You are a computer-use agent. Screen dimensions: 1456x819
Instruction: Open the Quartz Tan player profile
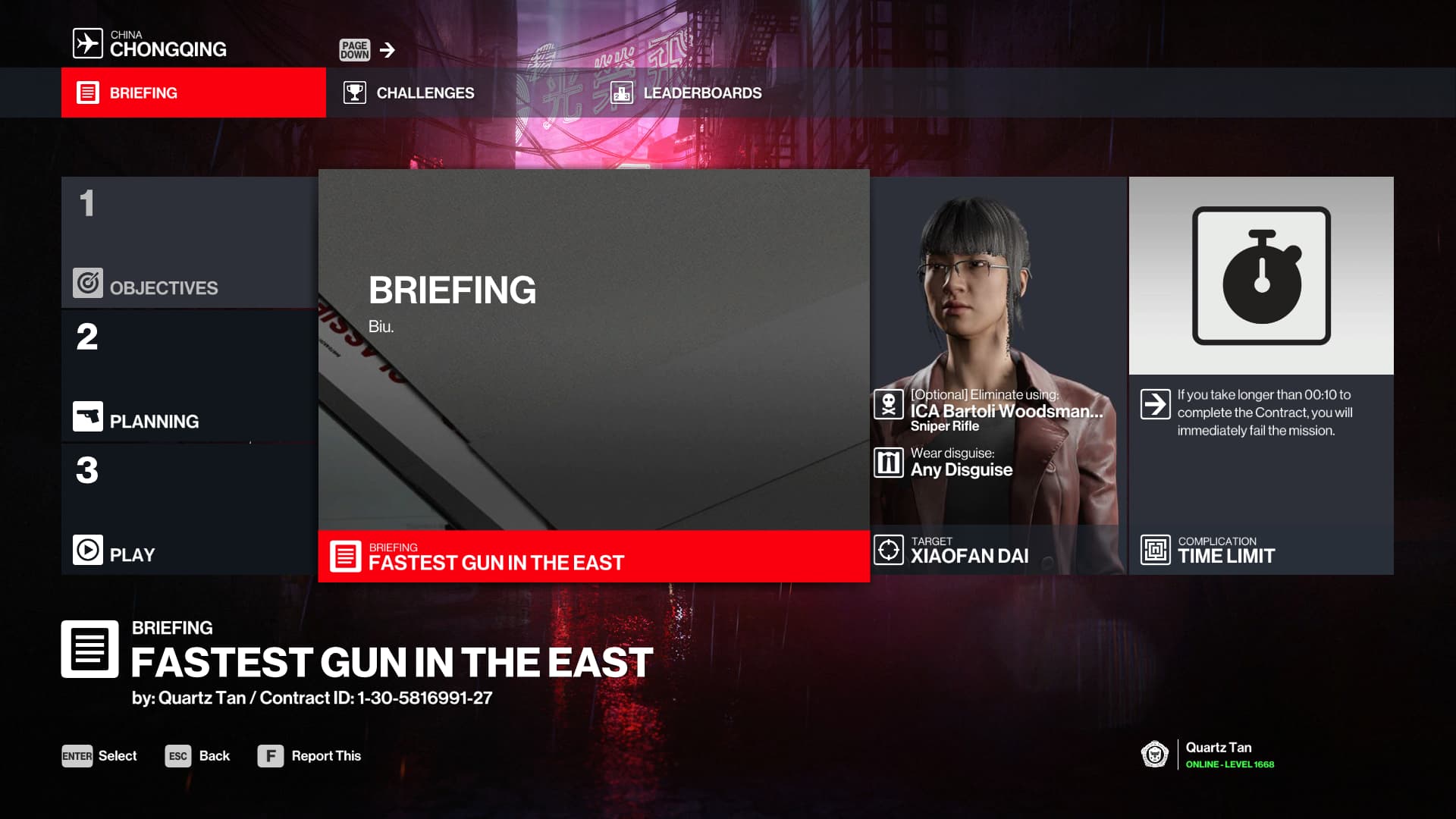coord(1209,755)
